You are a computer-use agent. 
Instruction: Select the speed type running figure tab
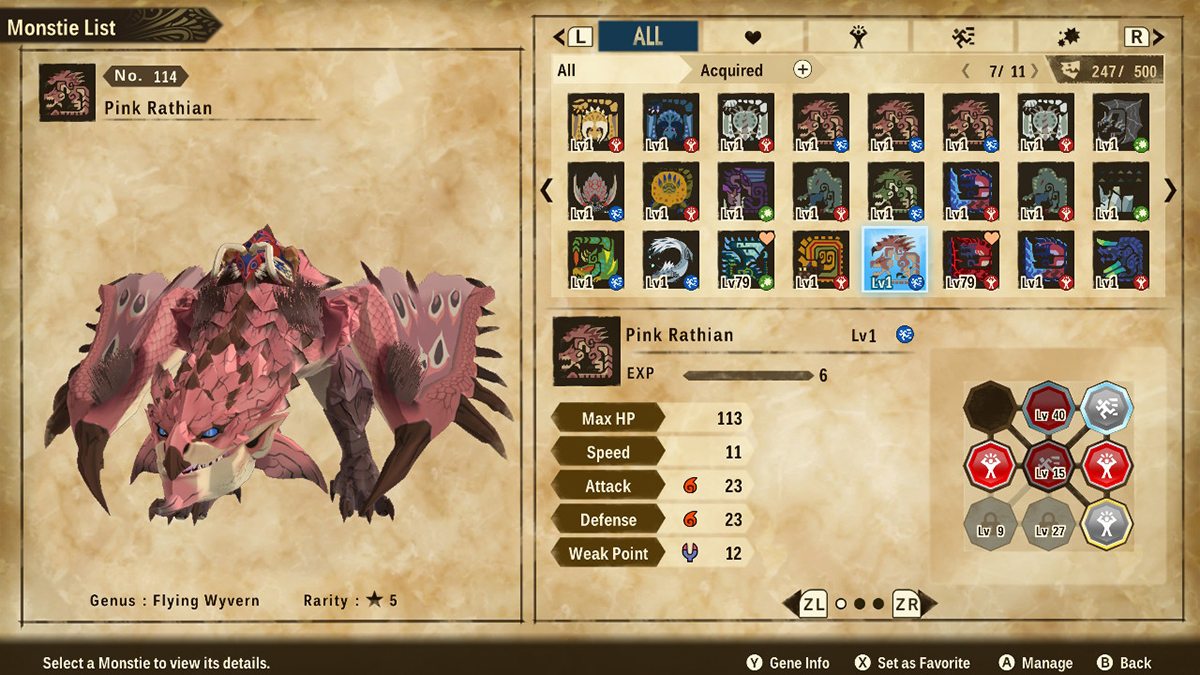[963, 37]
